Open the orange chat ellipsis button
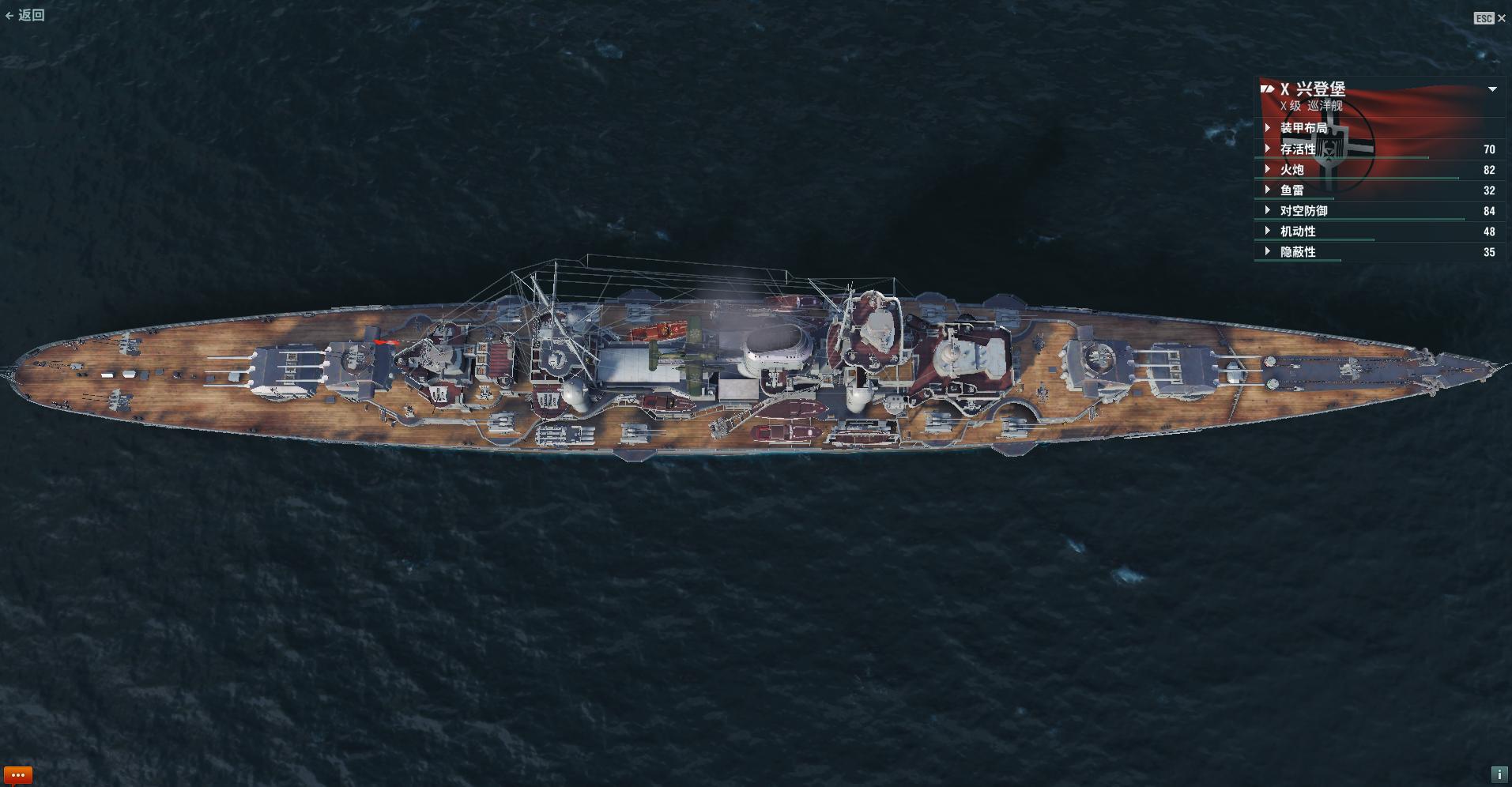 (x=18, y=775)
